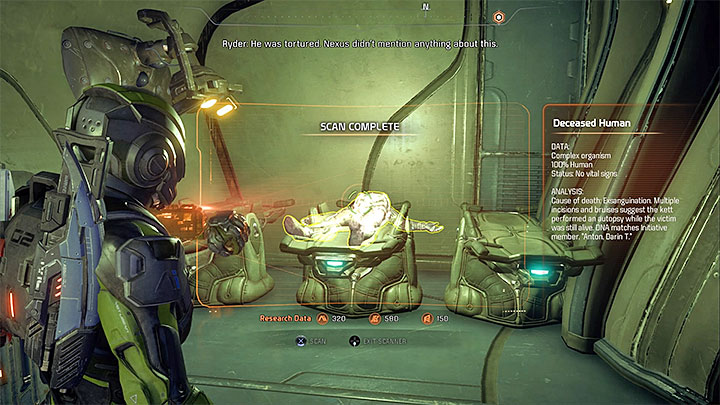Click the hexagonal objective marker on the compass
This screenshot has width=720, height=405.
[x=498, y=17]
